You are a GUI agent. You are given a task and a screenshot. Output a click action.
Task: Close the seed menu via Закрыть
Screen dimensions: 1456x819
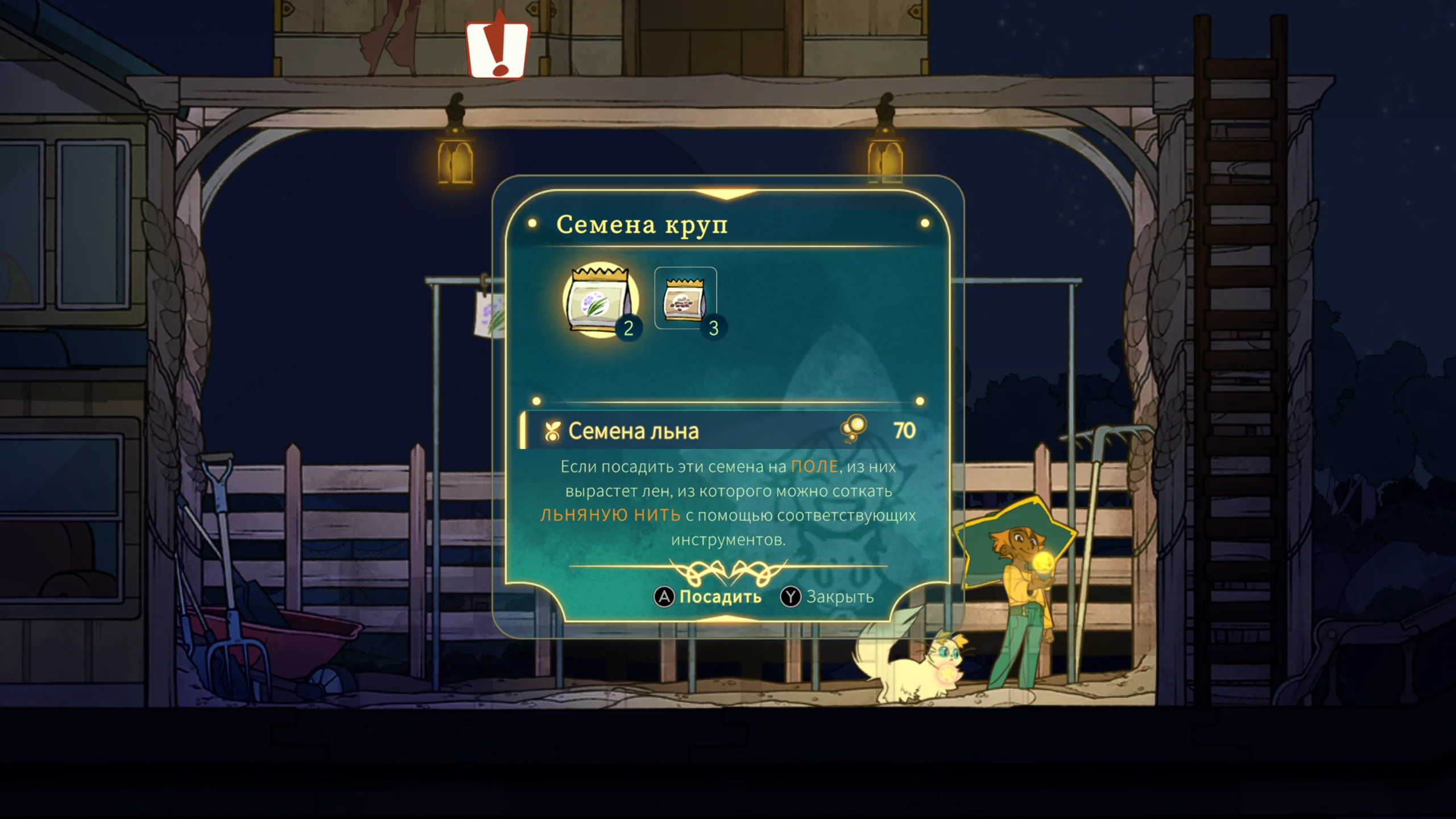(828, 597)
